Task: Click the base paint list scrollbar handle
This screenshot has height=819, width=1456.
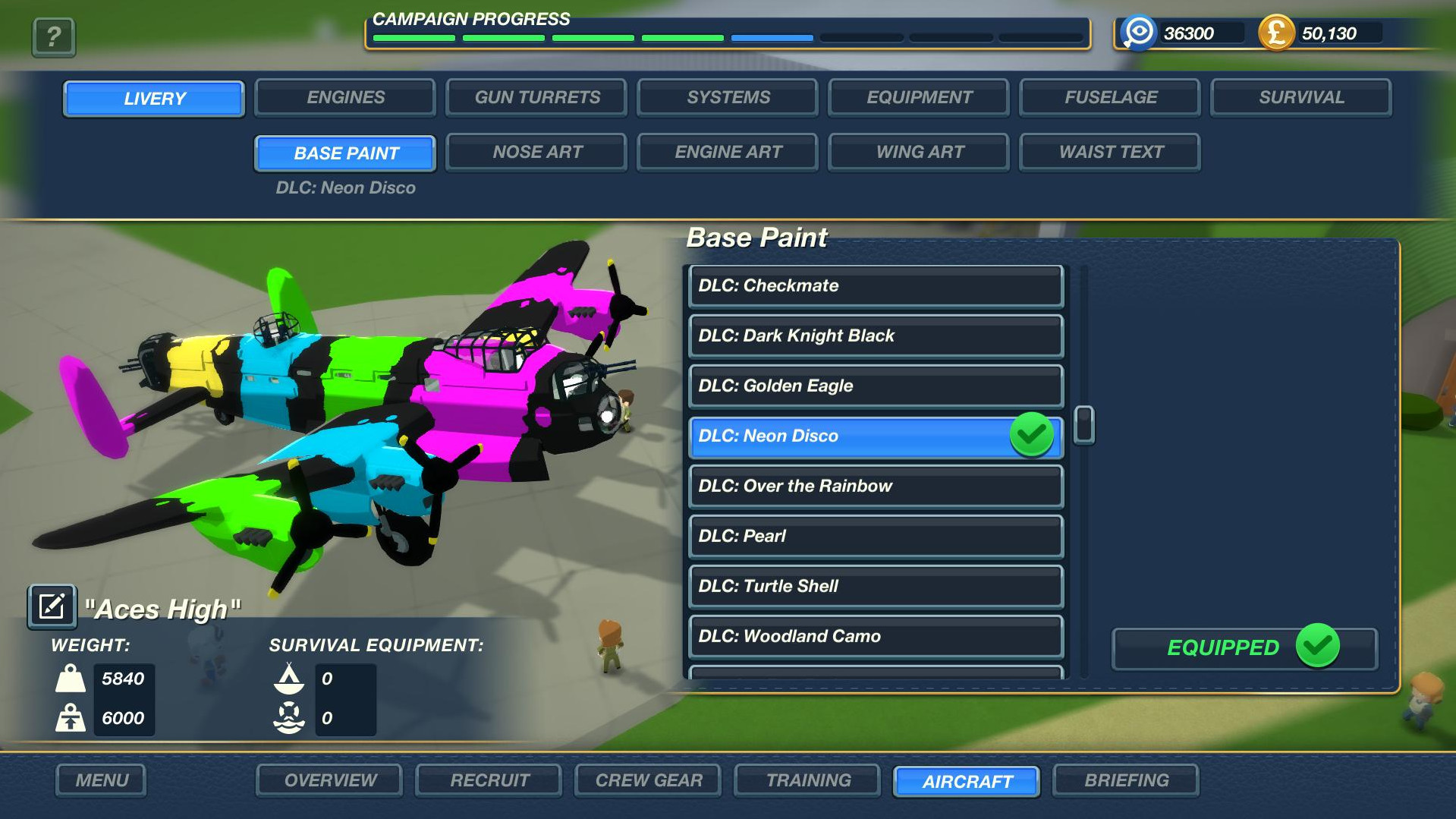Action: click(1084, 425)
